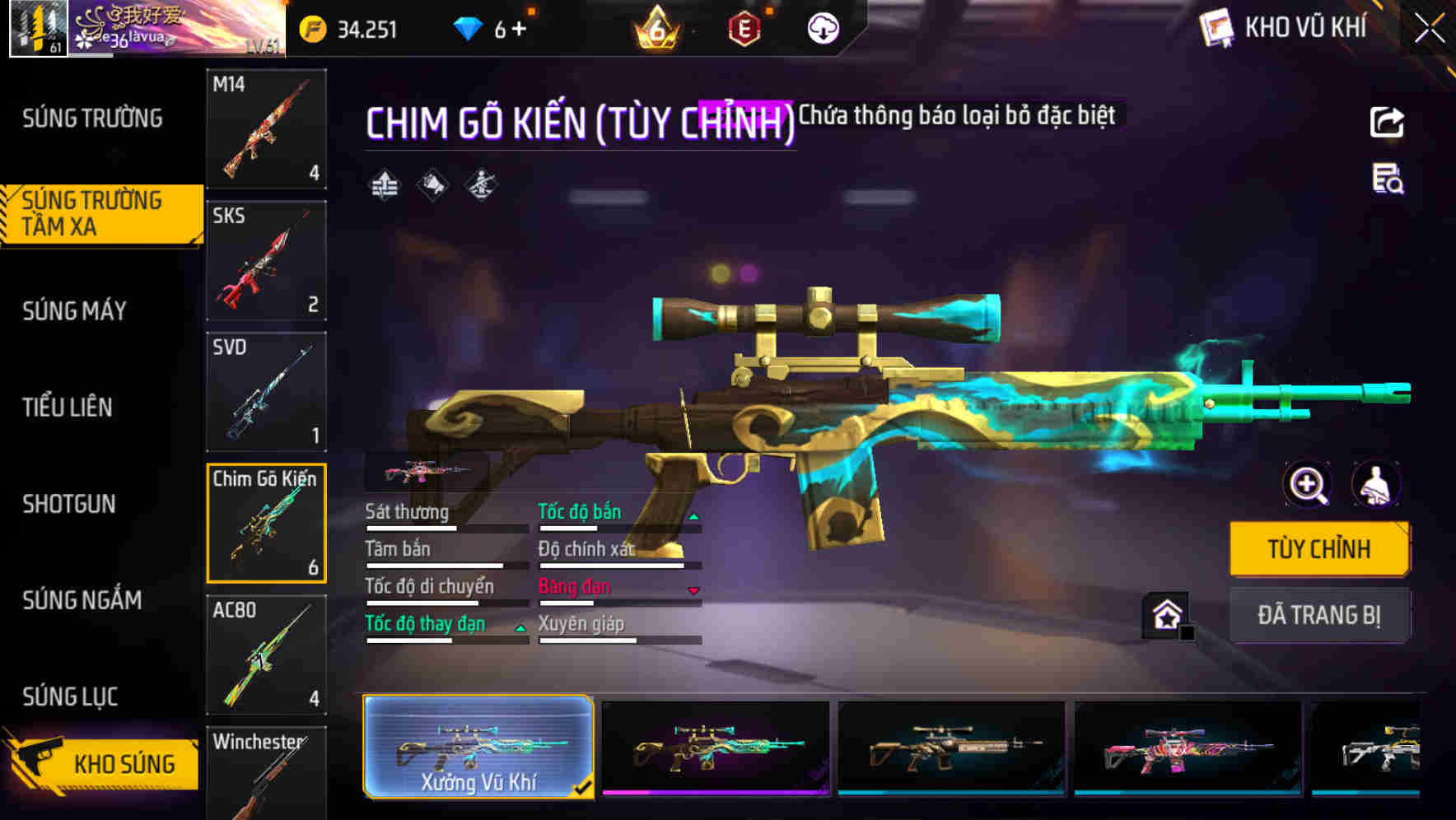Open the share icon at top right
Viewport: 1456px width, 820px height.
tap(1386, 122)
